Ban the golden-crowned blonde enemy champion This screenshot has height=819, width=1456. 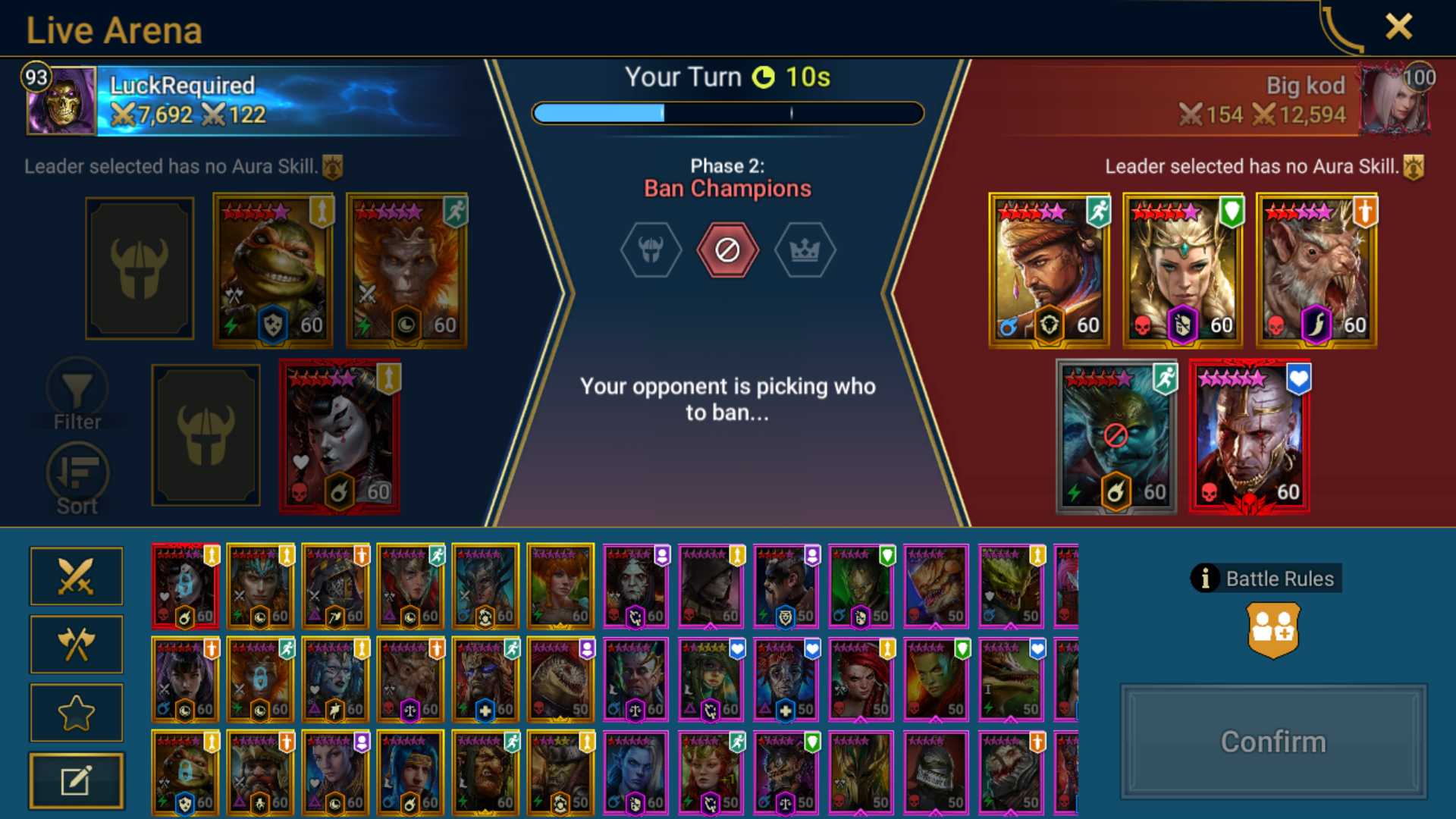pyautogui.click(x=1182, y=271)
